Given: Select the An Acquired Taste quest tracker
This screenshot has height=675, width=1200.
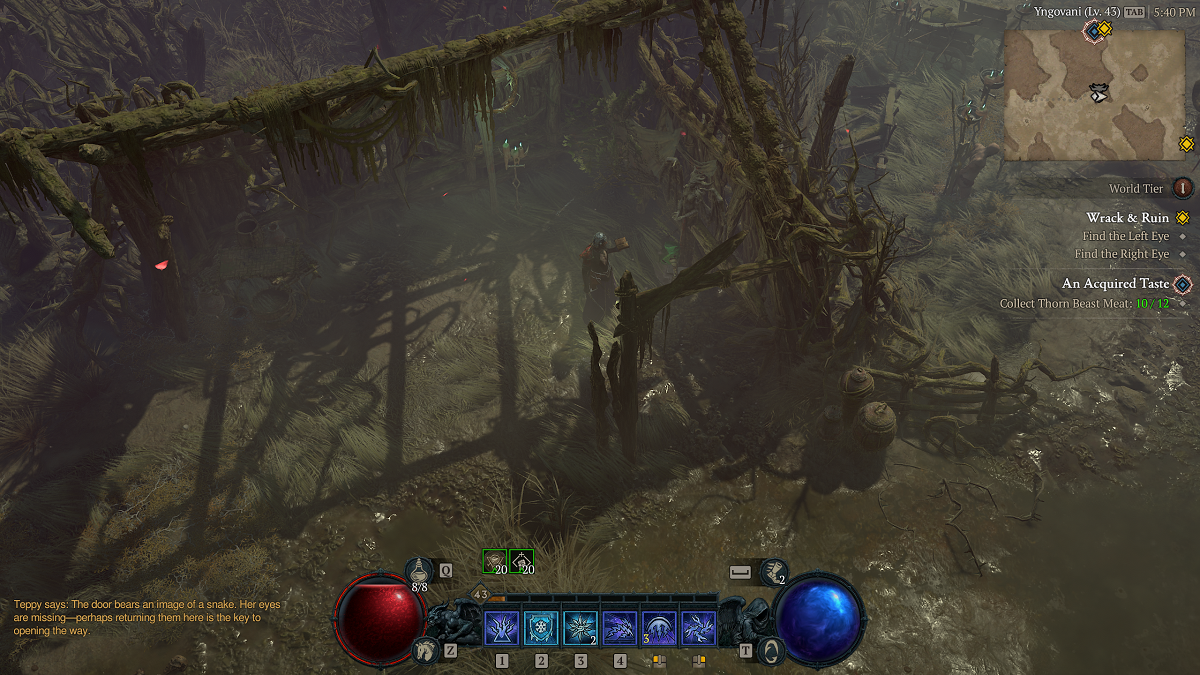Looking at the screenshot, I should [x=1115, y=284].
